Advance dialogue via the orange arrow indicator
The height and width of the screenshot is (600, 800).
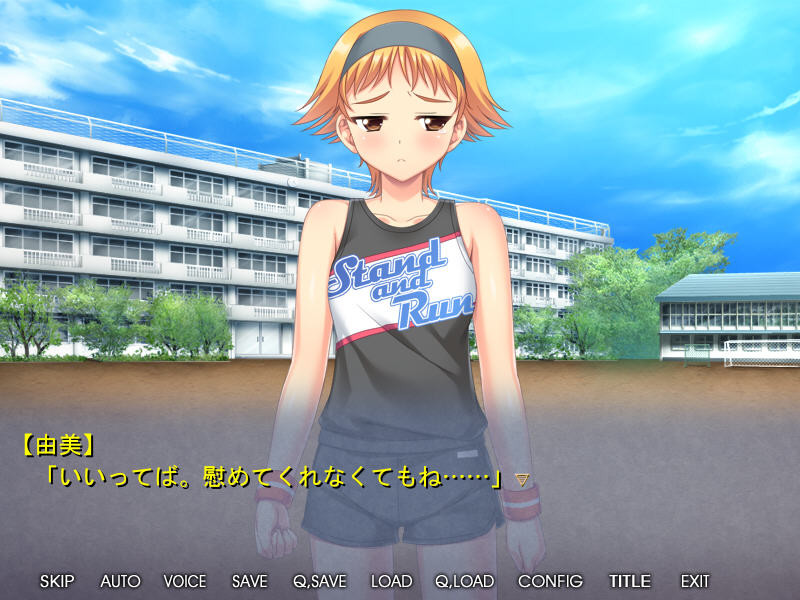pyautogui.click(x=521, y=480)
